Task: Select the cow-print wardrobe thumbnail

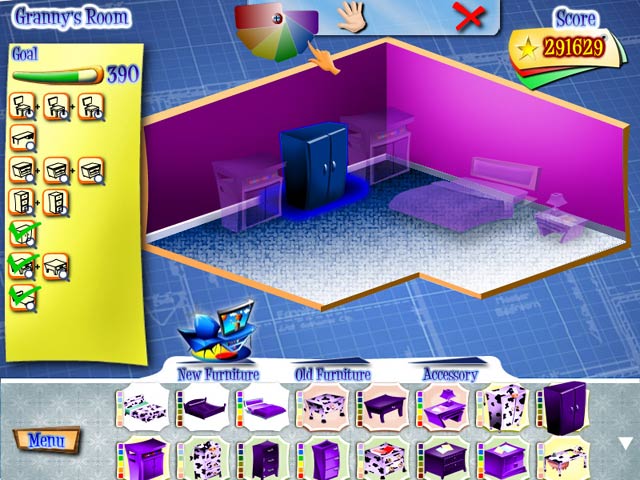Action: tap(505, 407)
